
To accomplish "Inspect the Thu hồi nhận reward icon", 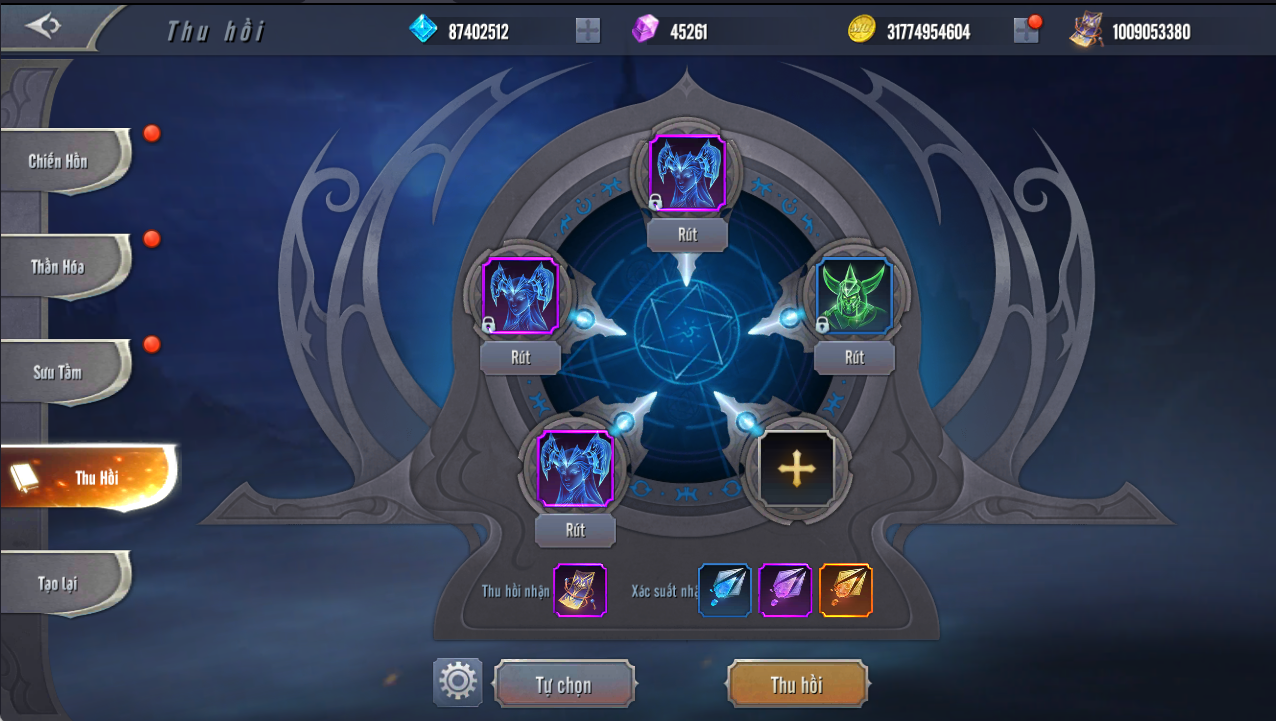I will 580,590.
